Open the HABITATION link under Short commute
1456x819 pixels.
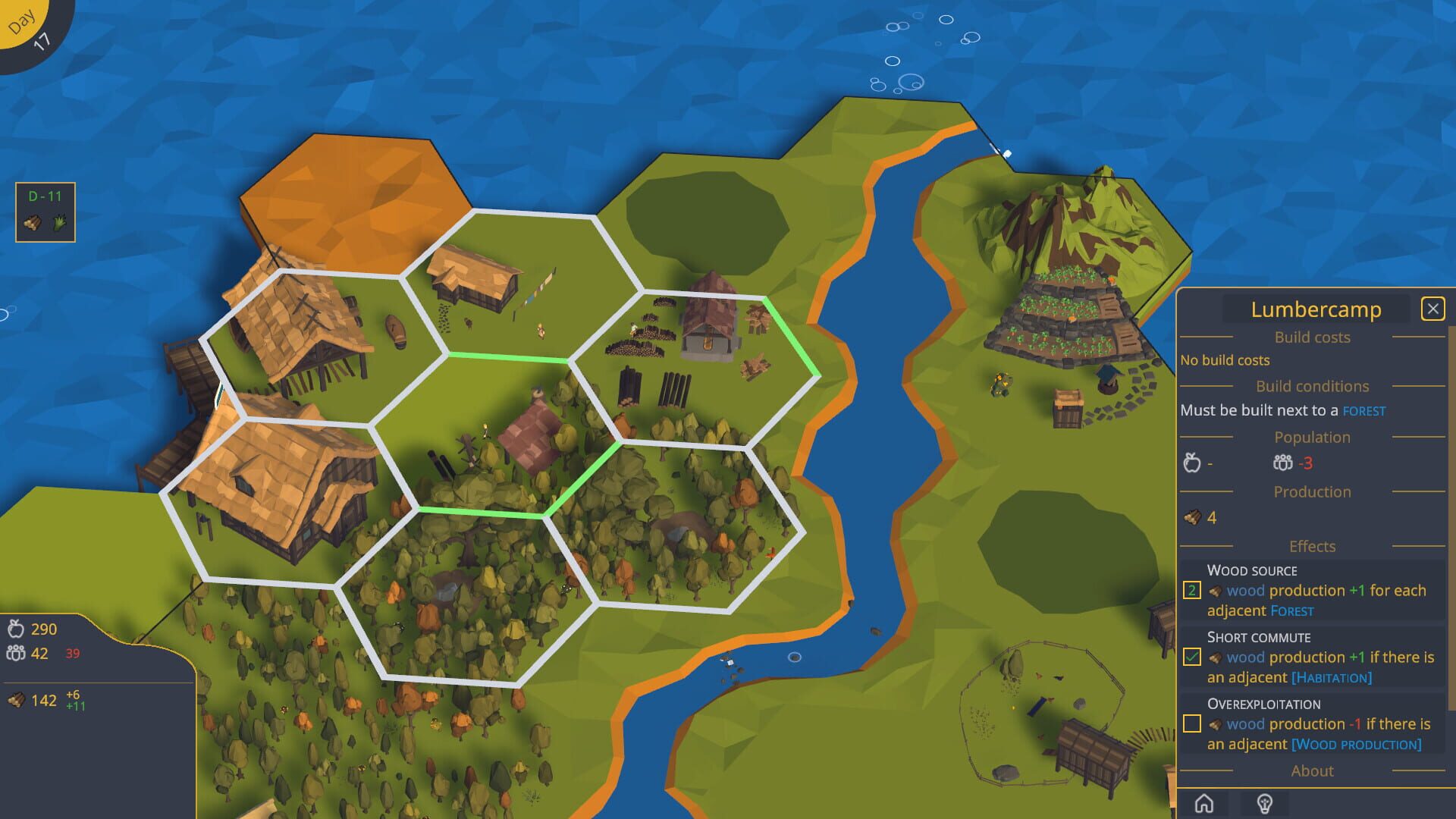(1331, 677)
